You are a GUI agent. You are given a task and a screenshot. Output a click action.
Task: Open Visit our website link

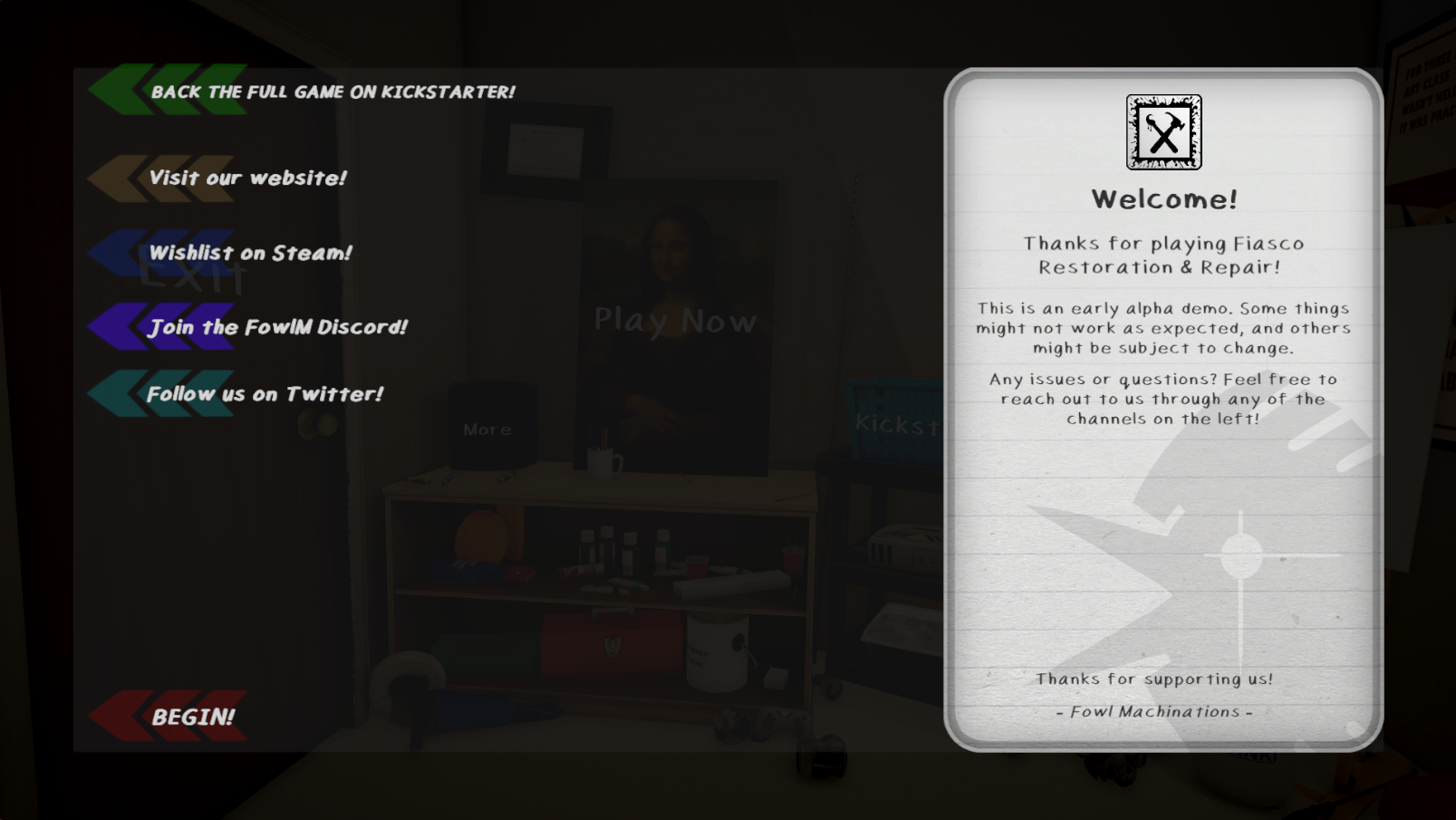[x=246, y=178]
